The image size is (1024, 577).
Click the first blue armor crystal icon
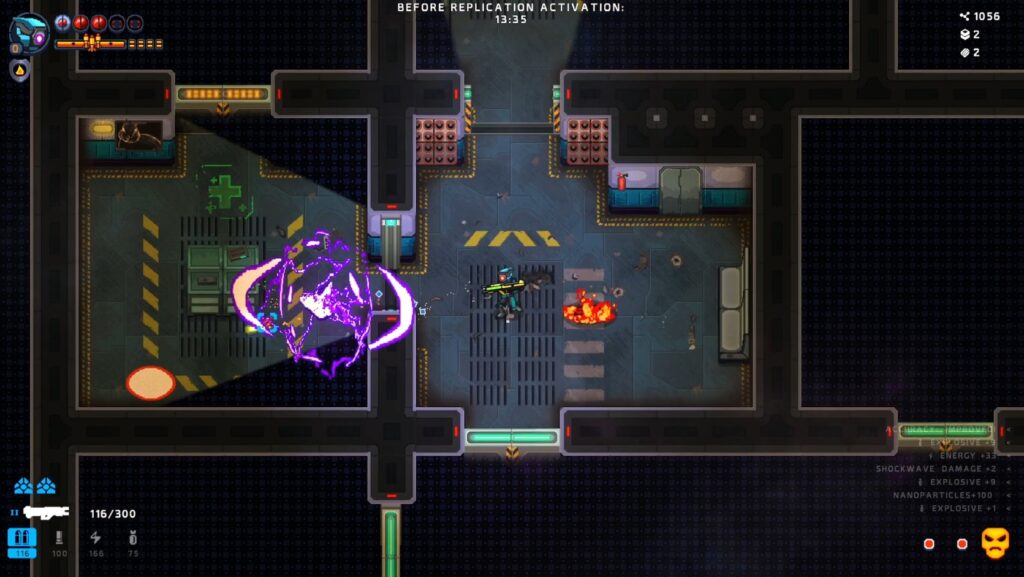(x=24, y=487)
